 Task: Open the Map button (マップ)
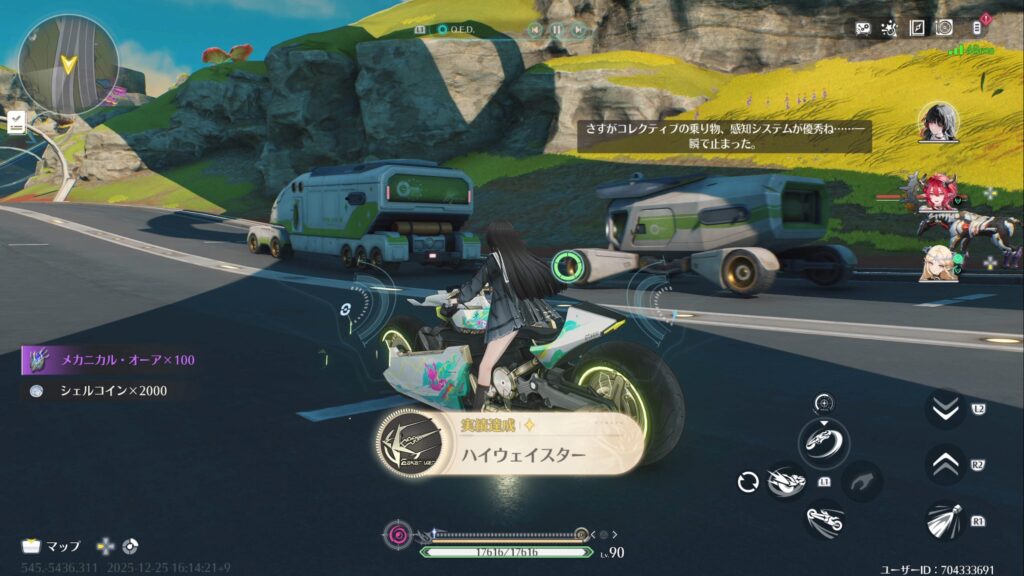pos(53,546)
